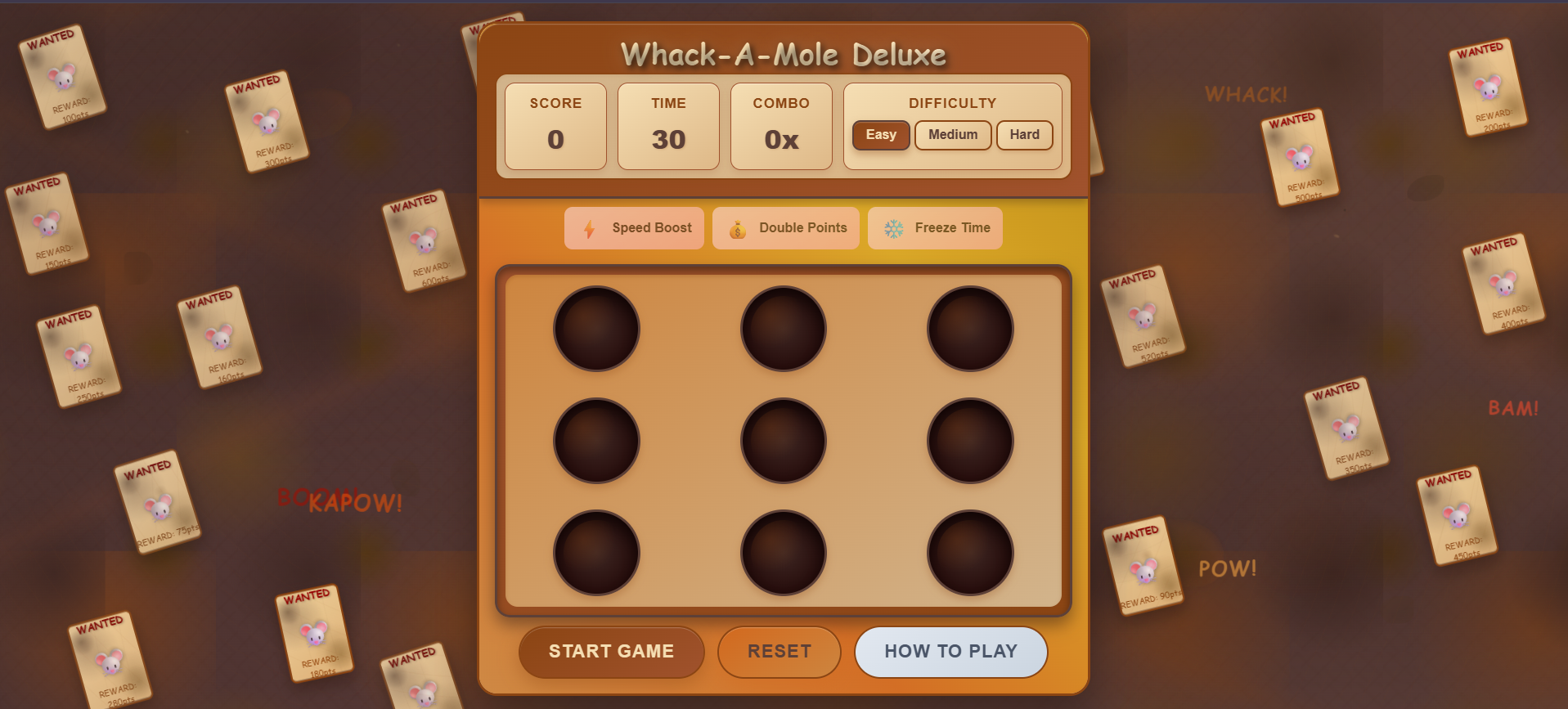Select the Easy difficulty

coord(880,135)
